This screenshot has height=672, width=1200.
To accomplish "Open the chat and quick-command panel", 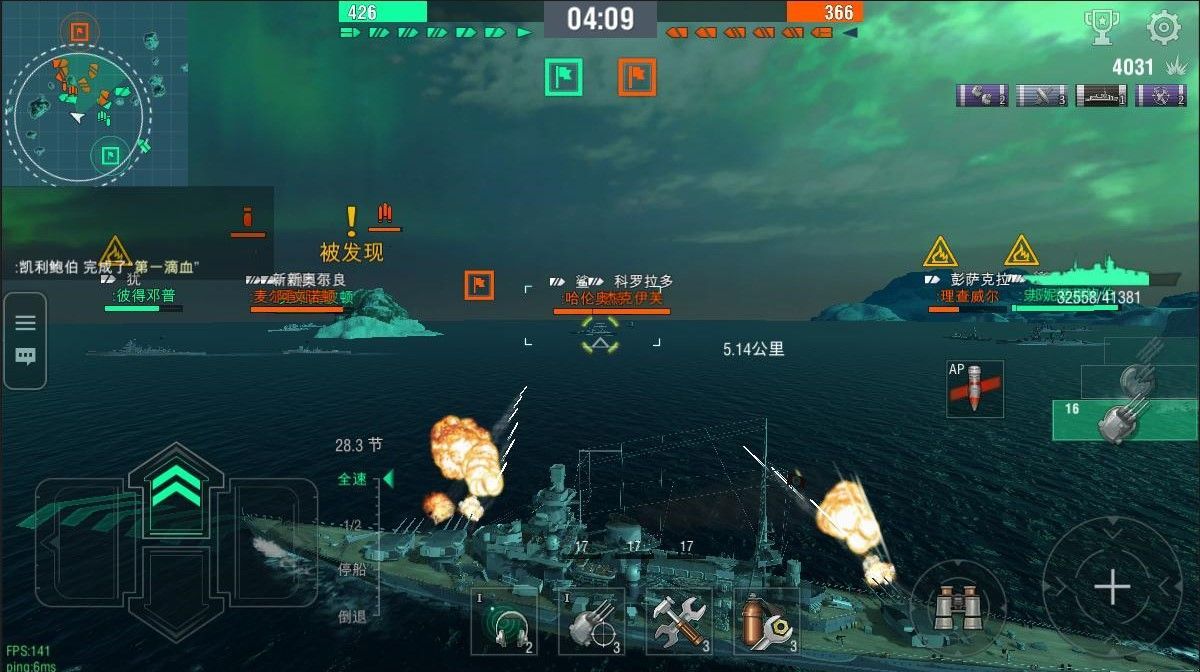I will 25,340.
